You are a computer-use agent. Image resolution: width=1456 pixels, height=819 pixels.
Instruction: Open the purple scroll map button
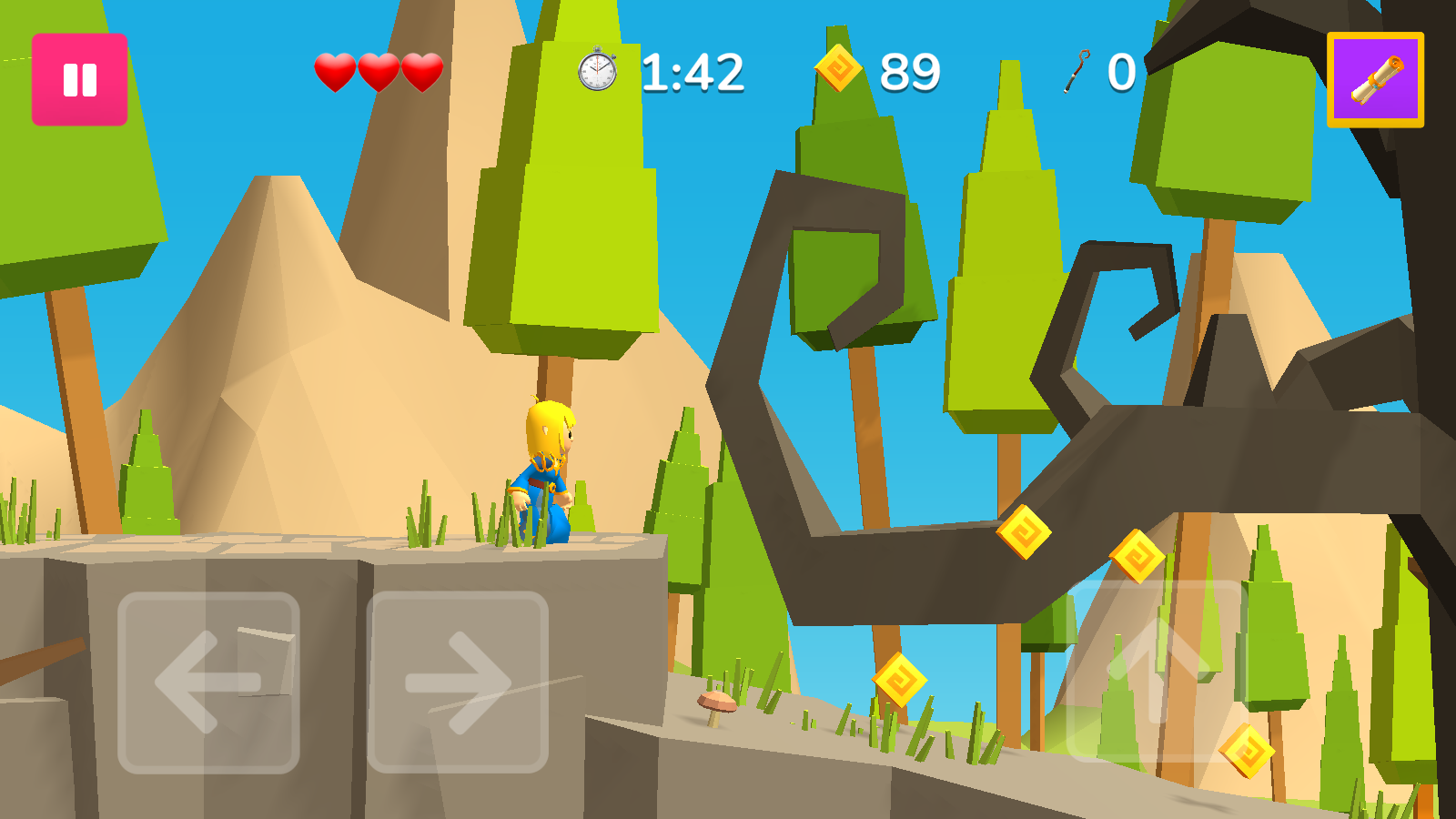pyautogui.click(x=1375, y=80)
